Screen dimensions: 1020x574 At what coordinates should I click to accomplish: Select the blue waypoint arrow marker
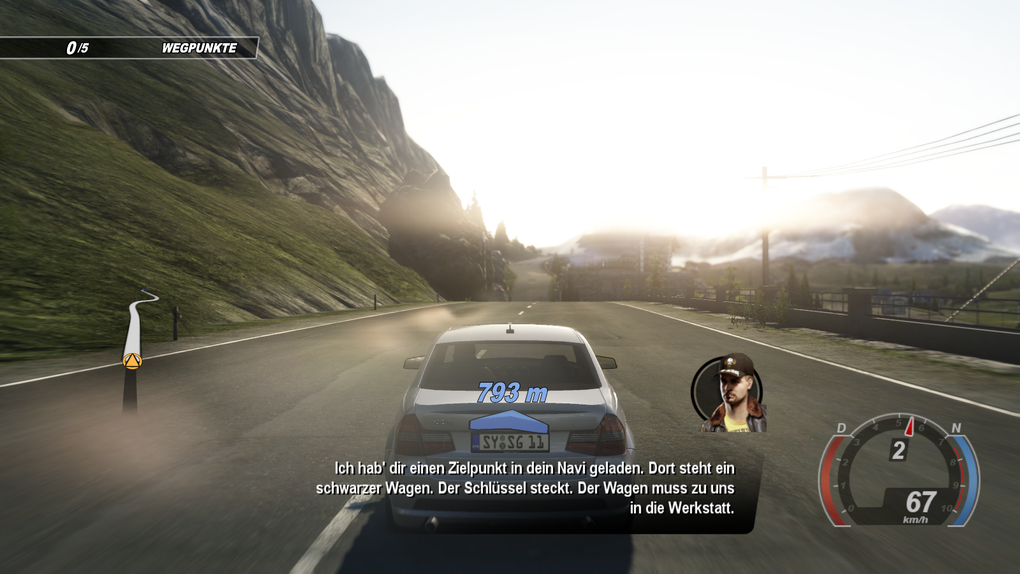point(509,420)
